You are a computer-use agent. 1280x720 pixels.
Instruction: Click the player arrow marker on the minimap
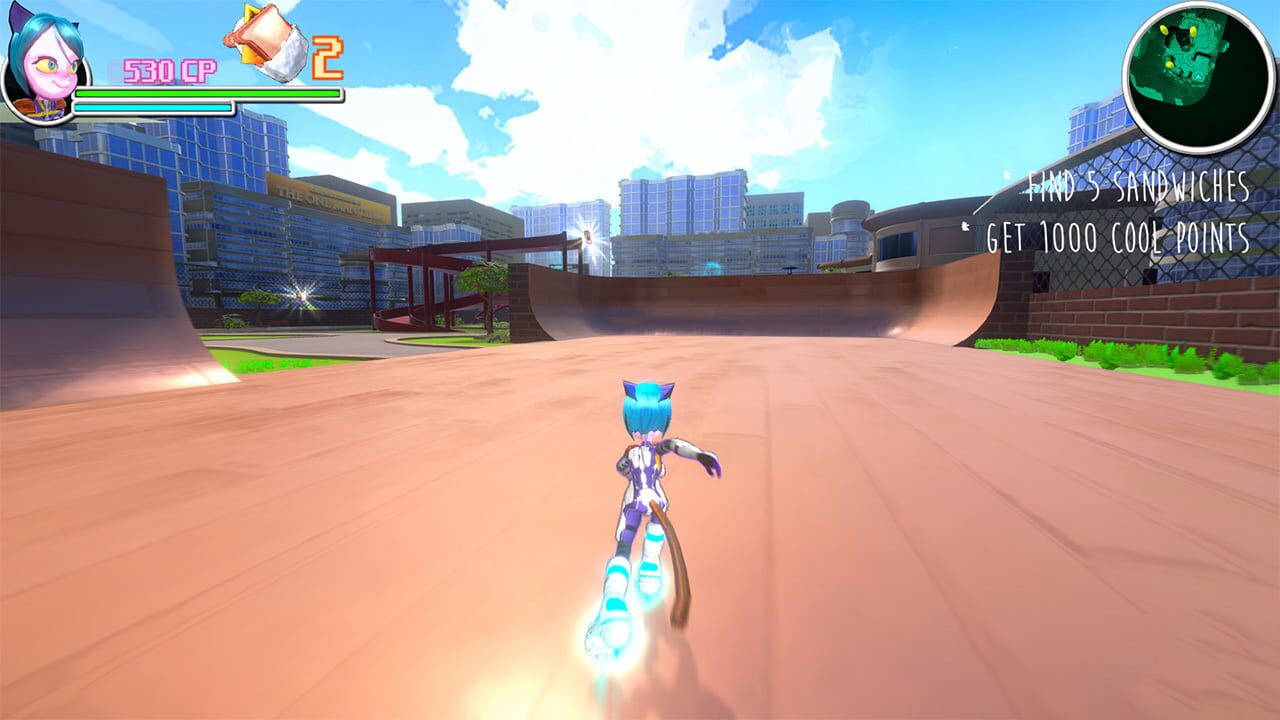[x=1198, y=77]
